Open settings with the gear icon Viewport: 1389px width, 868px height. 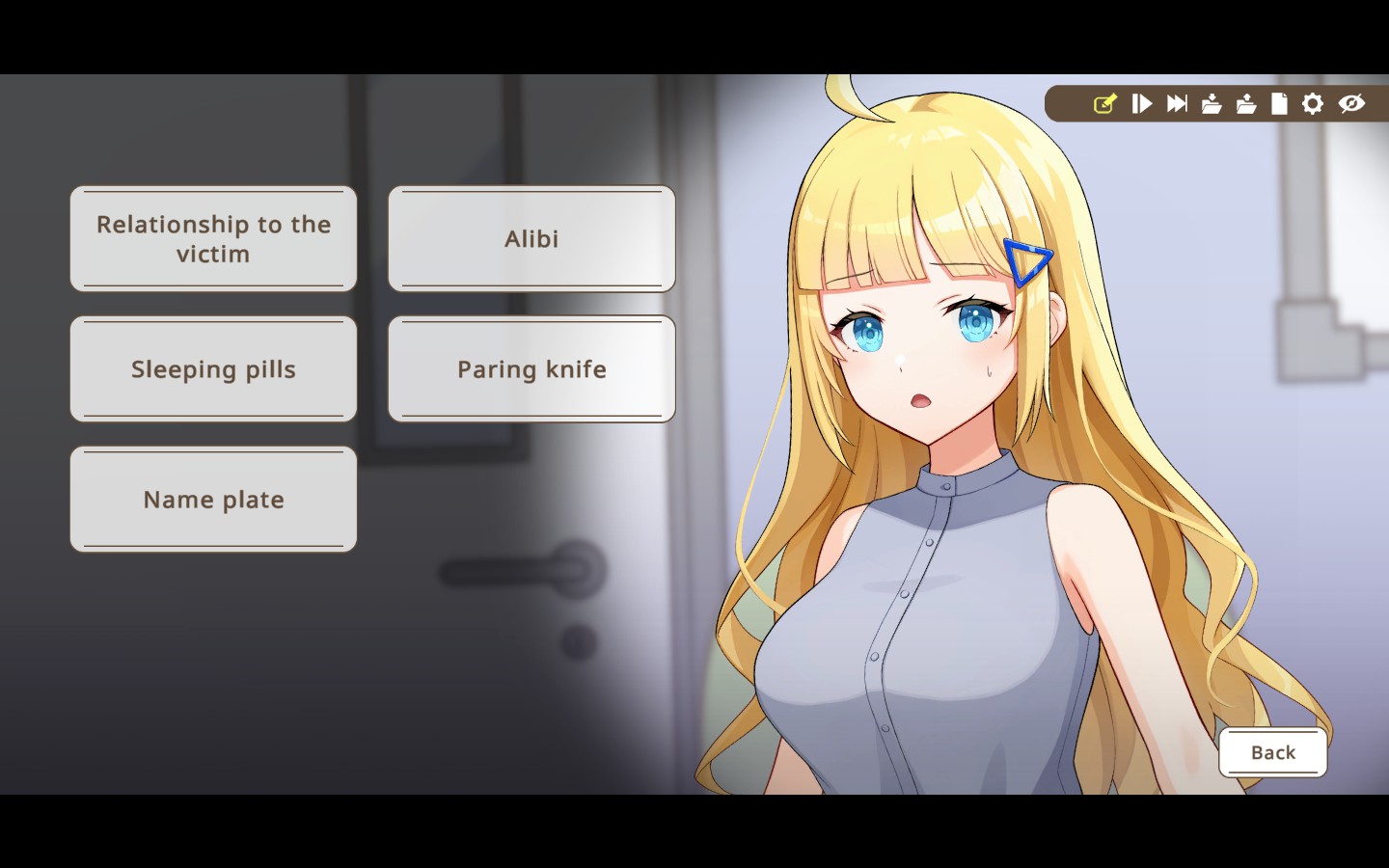tap(1312, 104)
